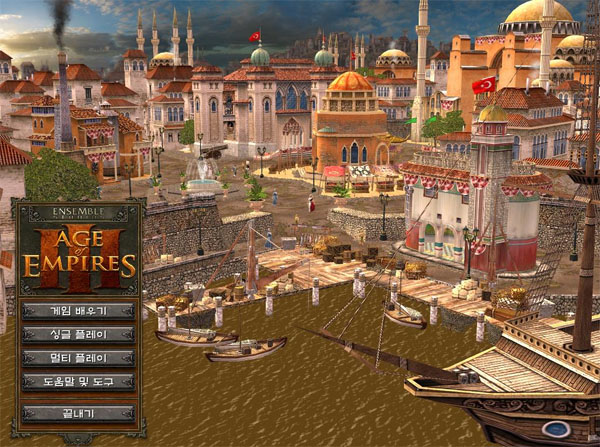
Task: Open the 게임 배우기 (Learn to Play) menu
Action: pyautogui.click(x=78, y=310)
